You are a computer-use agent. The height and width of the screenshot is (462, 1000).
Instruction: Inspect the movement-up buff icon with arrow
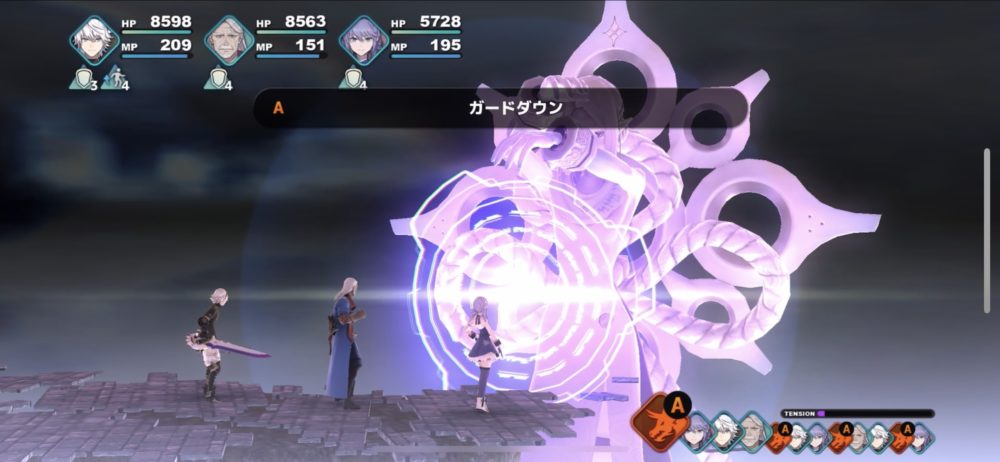[x=113, y=79]
